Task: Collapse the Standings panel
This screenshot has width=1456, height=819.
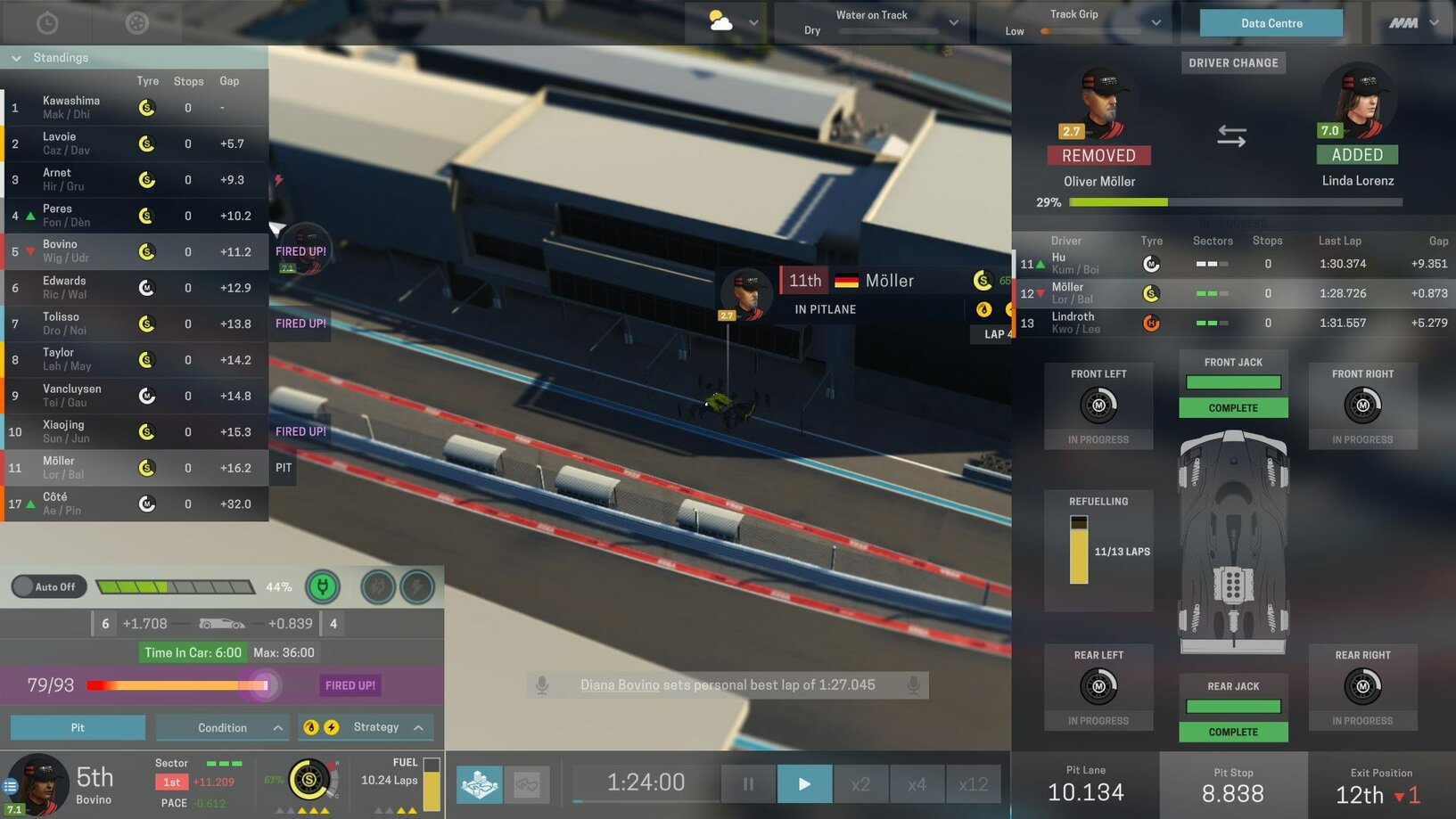Action: (15, 57)
